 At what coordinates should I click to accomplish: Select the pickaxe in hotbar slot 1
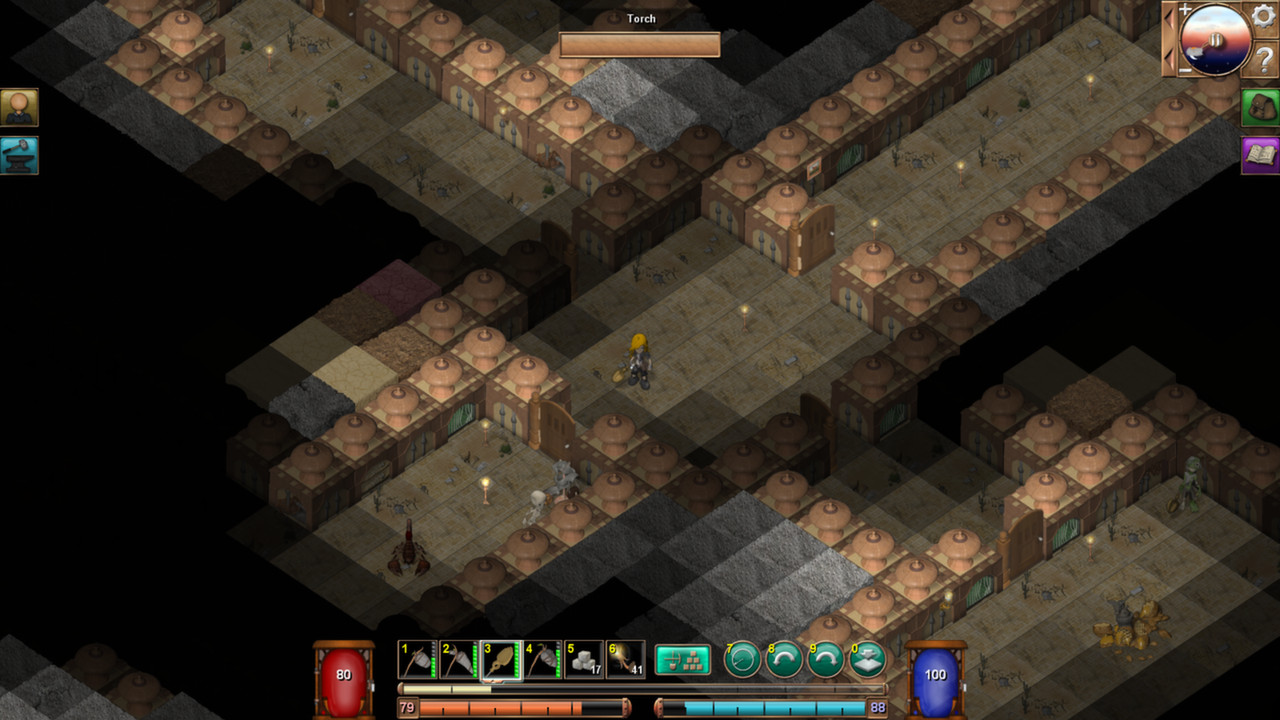(x=415, y=660)
